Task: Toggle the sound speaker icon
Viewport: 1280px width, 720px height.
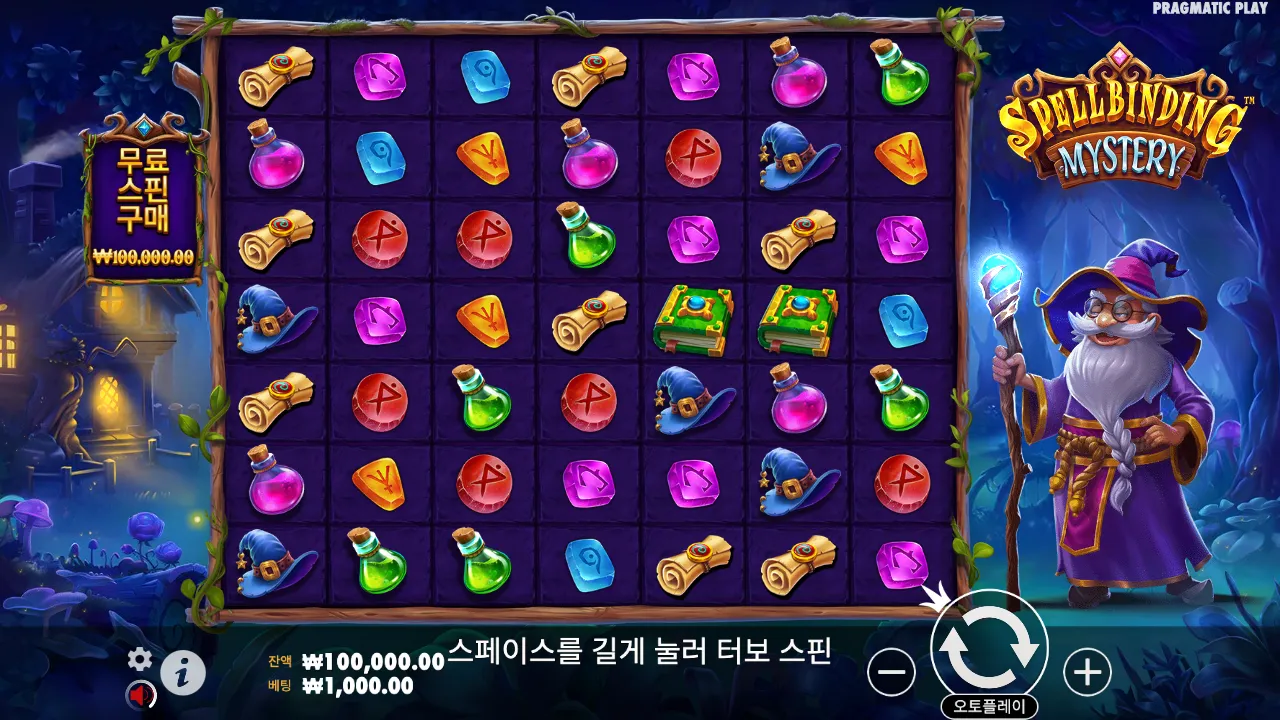Action: click(x=139, y=694)
